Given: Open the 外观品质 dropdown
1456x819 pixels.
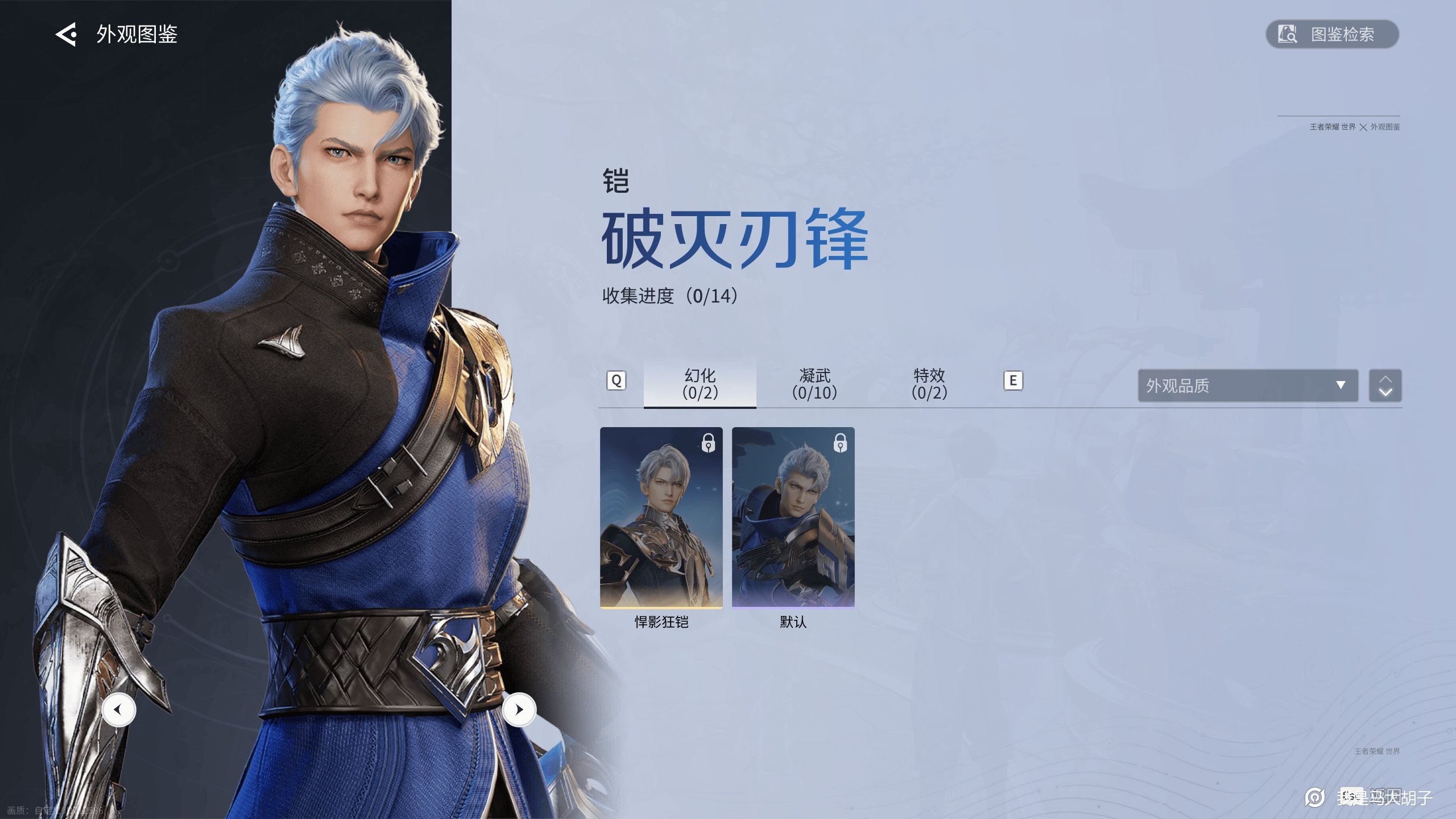Looking at the screenshot, I should tap(1247, 386).
